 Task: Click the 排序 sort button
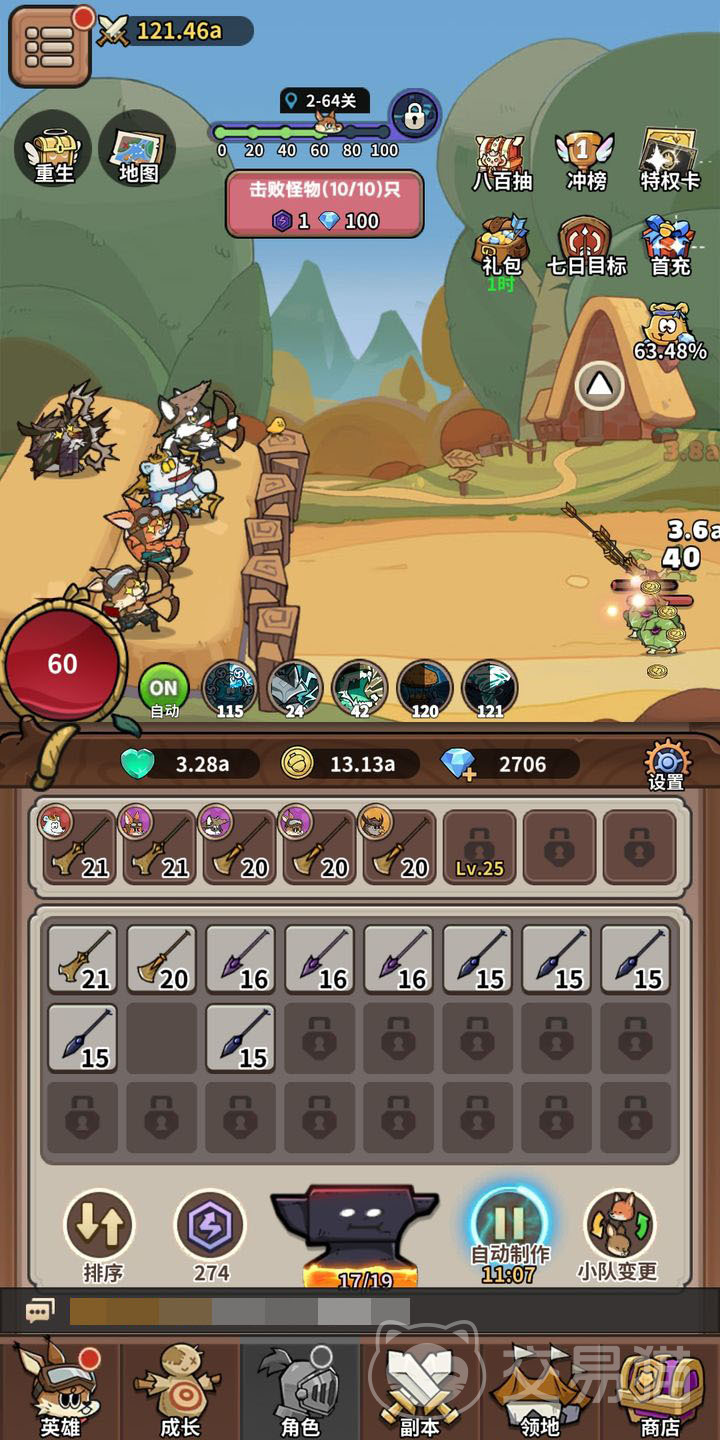point(102,1234)
